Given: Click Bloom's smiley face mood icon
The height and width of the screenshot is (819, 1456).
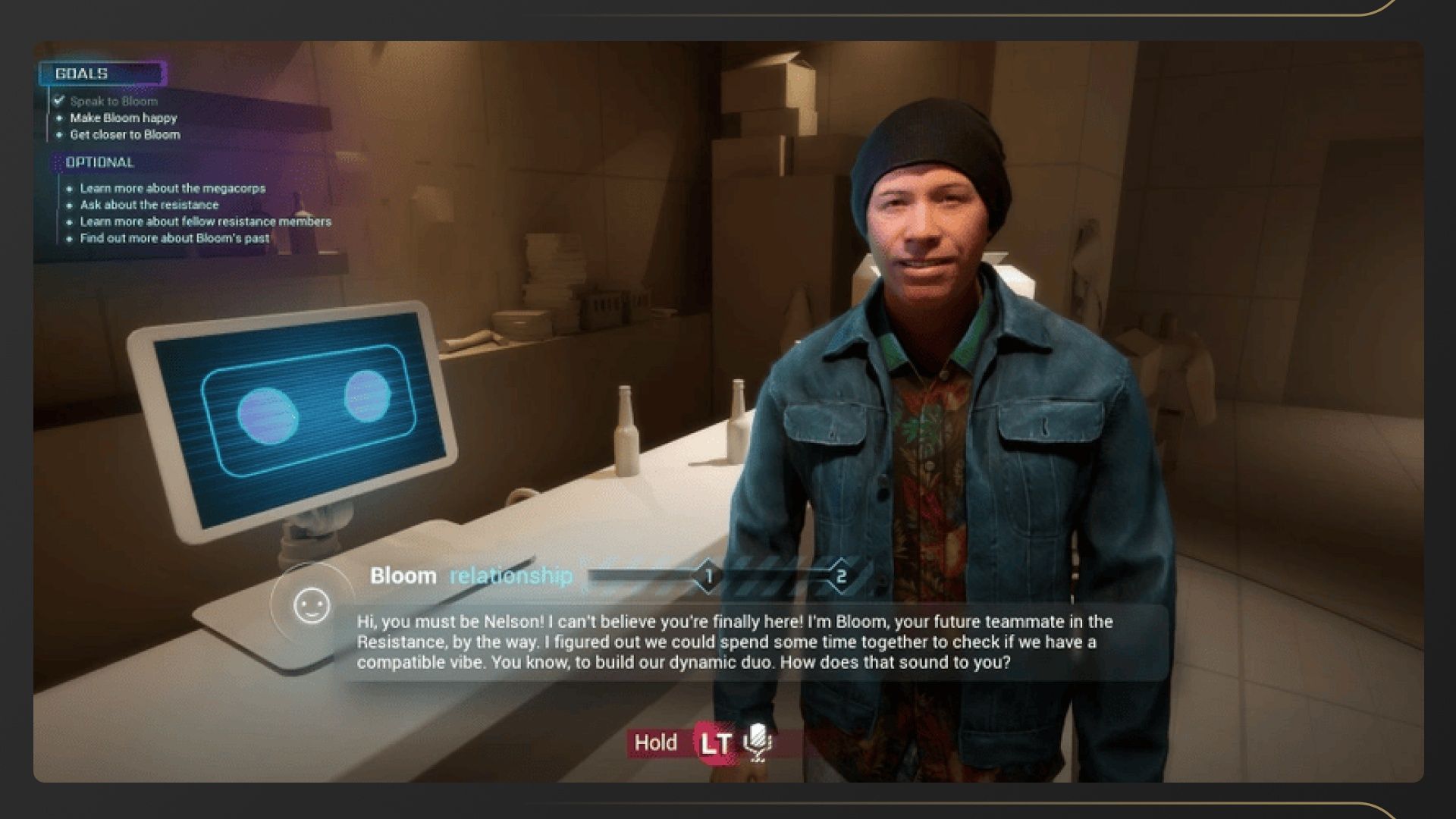Looking at the screenshot, I should (312, 605).
